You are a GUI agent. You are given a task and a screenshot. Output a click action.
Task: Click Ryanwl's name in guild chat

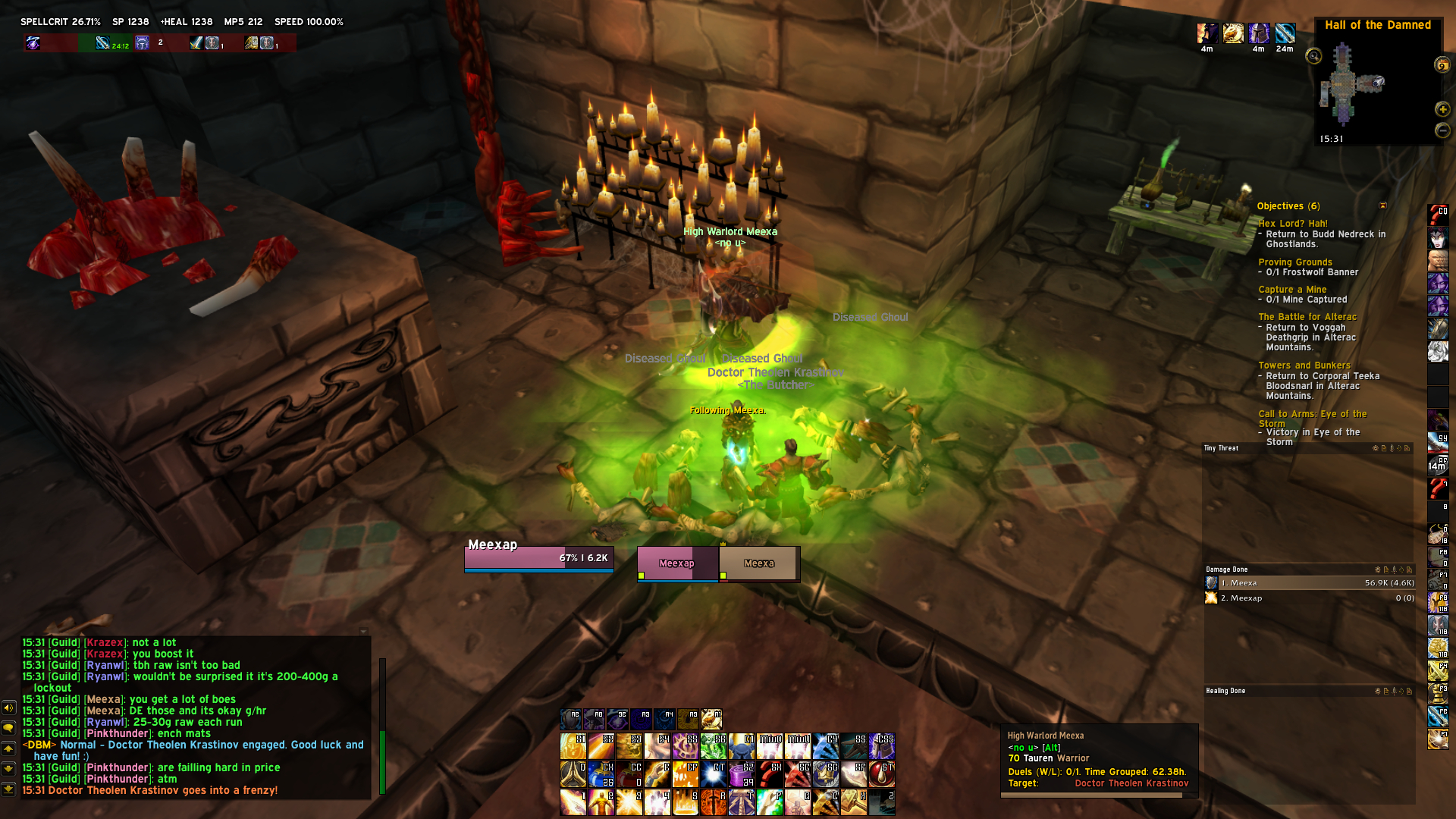105,666
